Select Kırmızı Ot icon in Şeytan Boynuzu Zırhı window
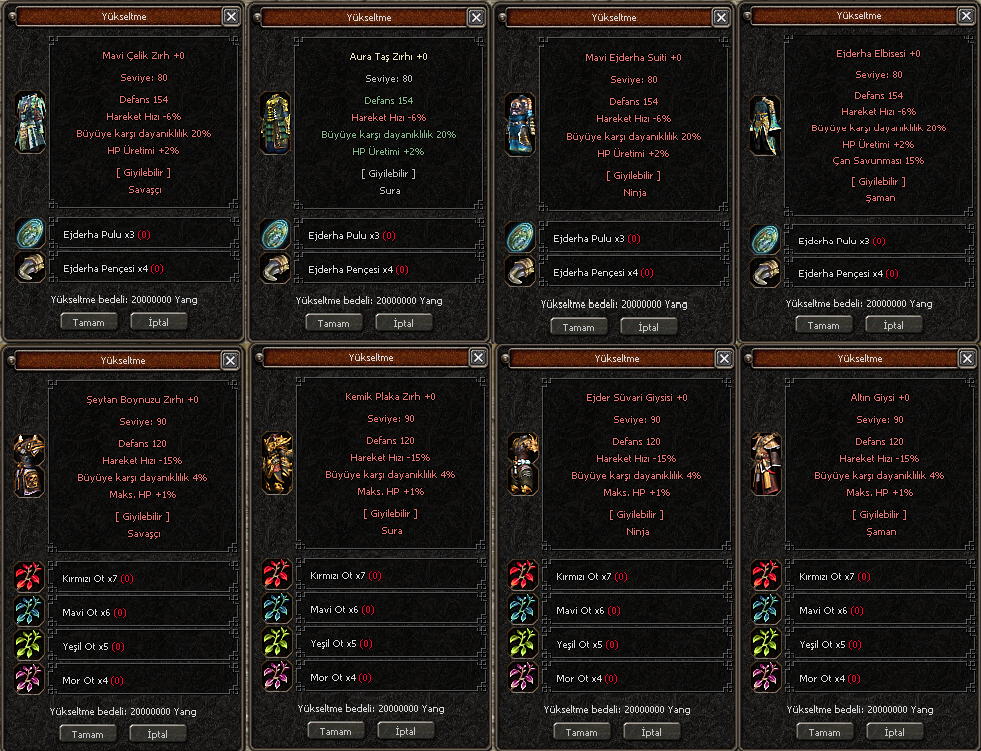981x751 pixels. 28,577
